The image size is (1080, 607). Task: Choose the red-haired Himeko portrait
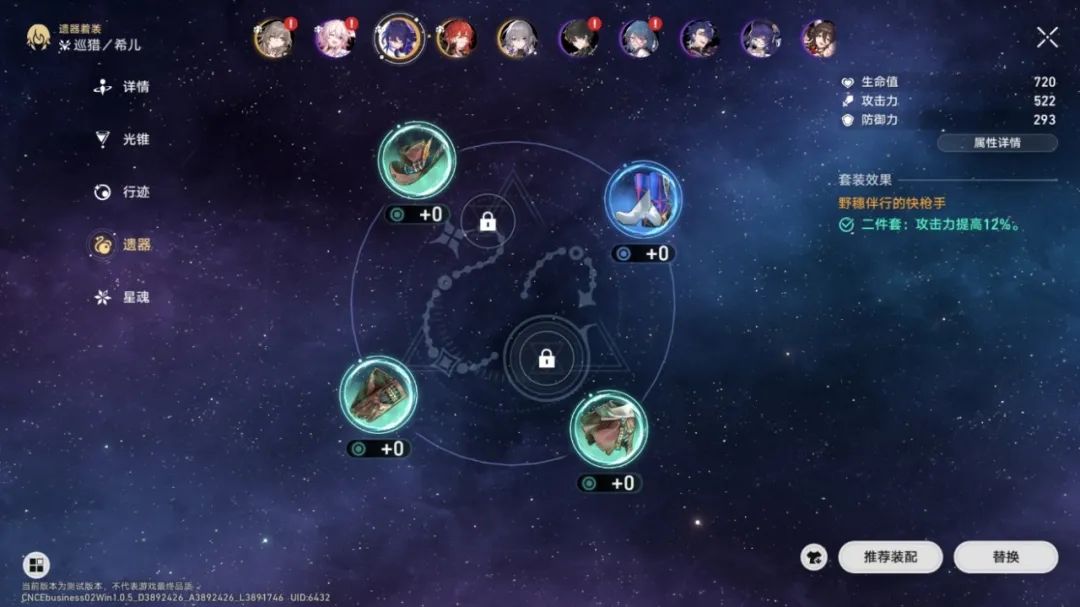456,38
